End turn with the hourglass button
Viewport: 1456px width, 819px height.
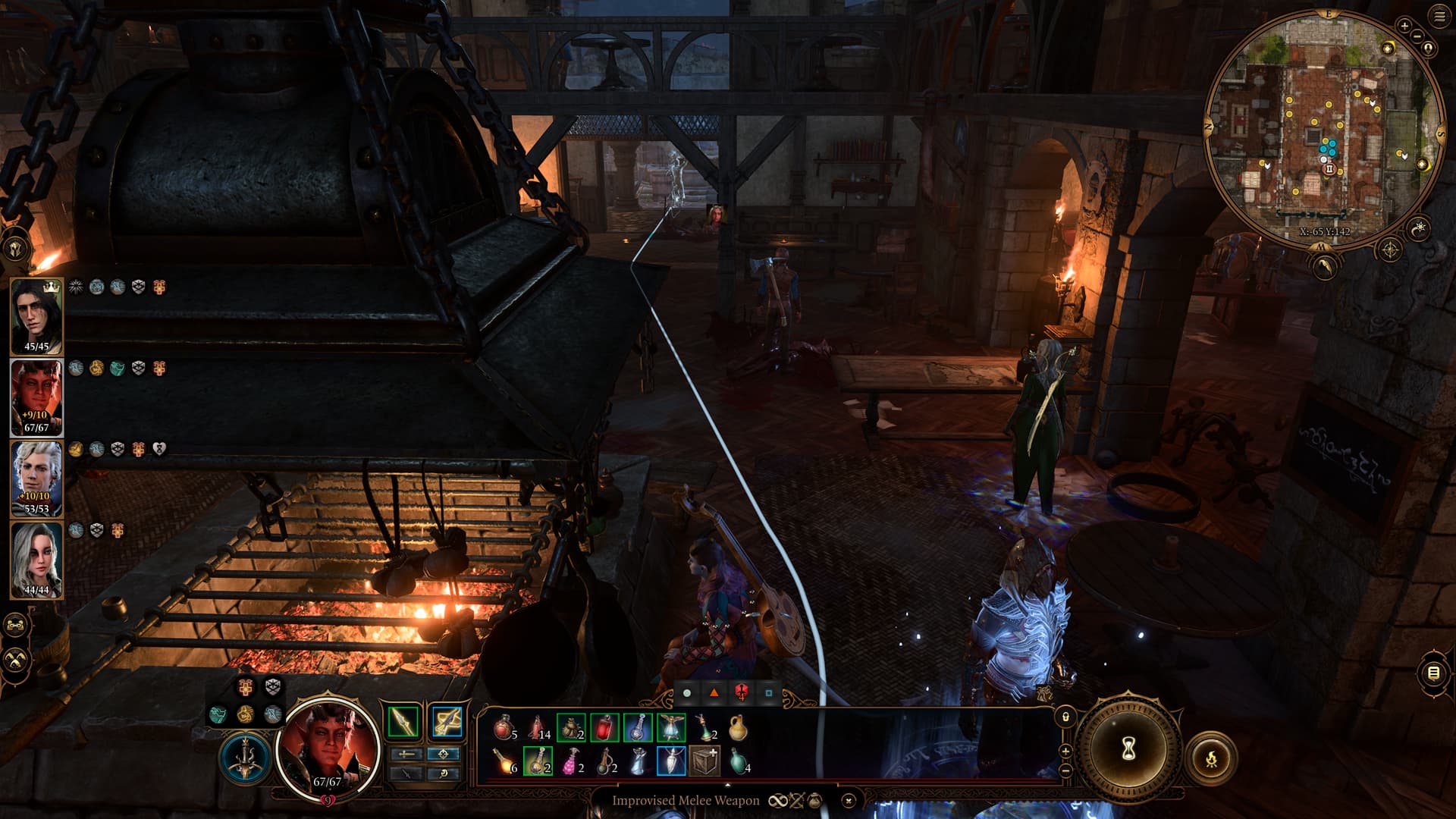(1128, 749)
